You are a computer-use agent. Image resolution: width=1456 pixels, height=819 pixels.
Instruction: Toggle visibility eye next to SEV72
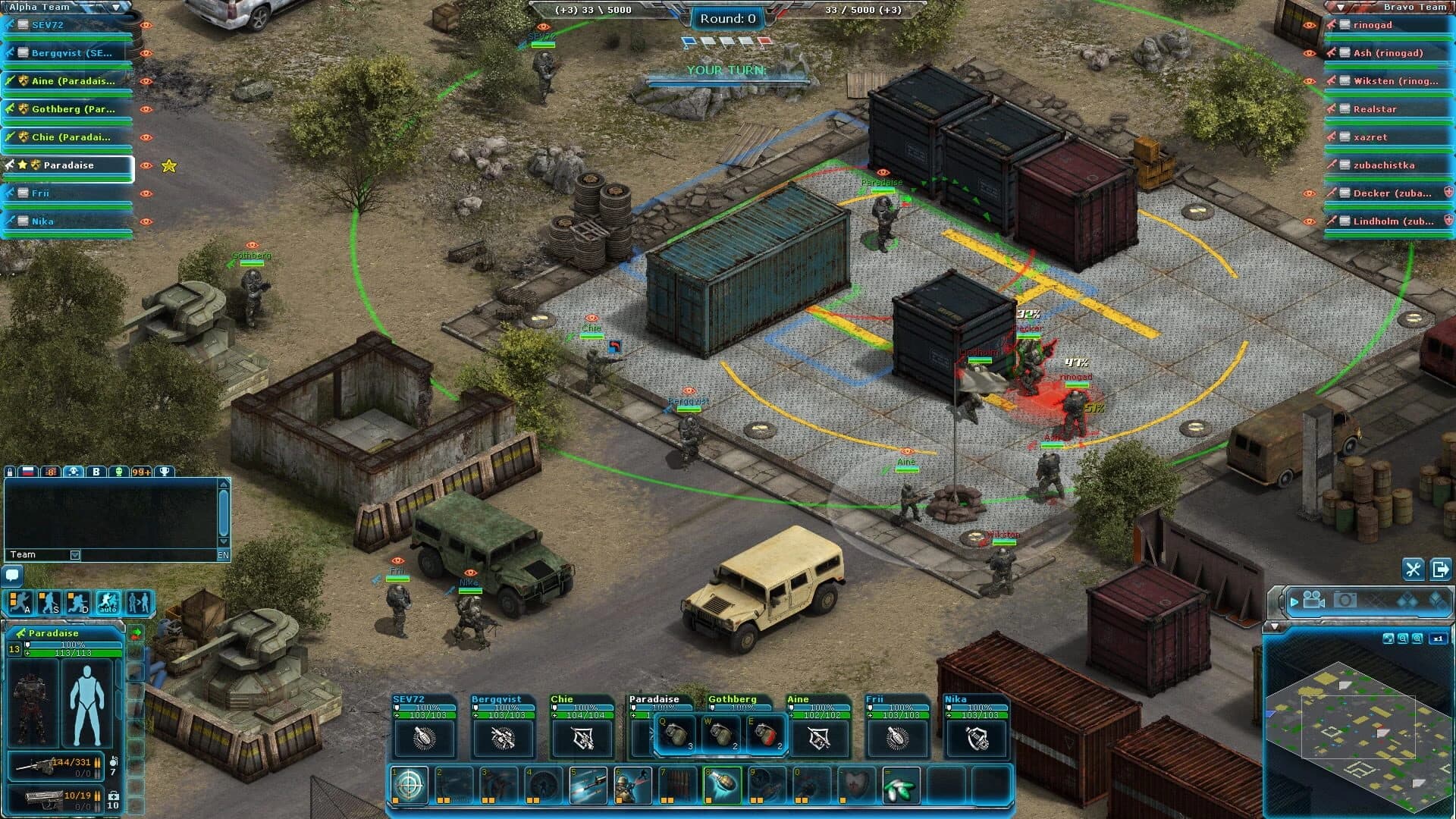pos(146,25)
